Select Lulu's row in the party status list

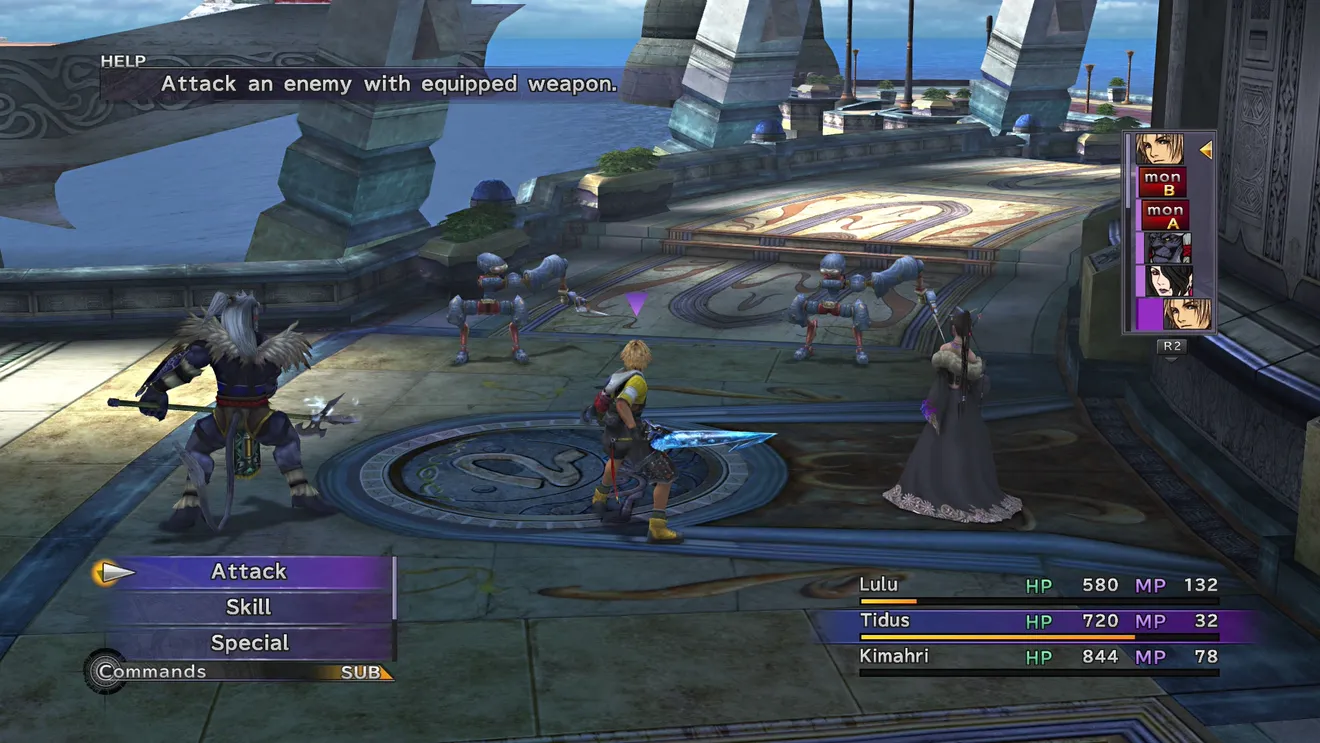pyautogui.click(x=1038, y=586)
